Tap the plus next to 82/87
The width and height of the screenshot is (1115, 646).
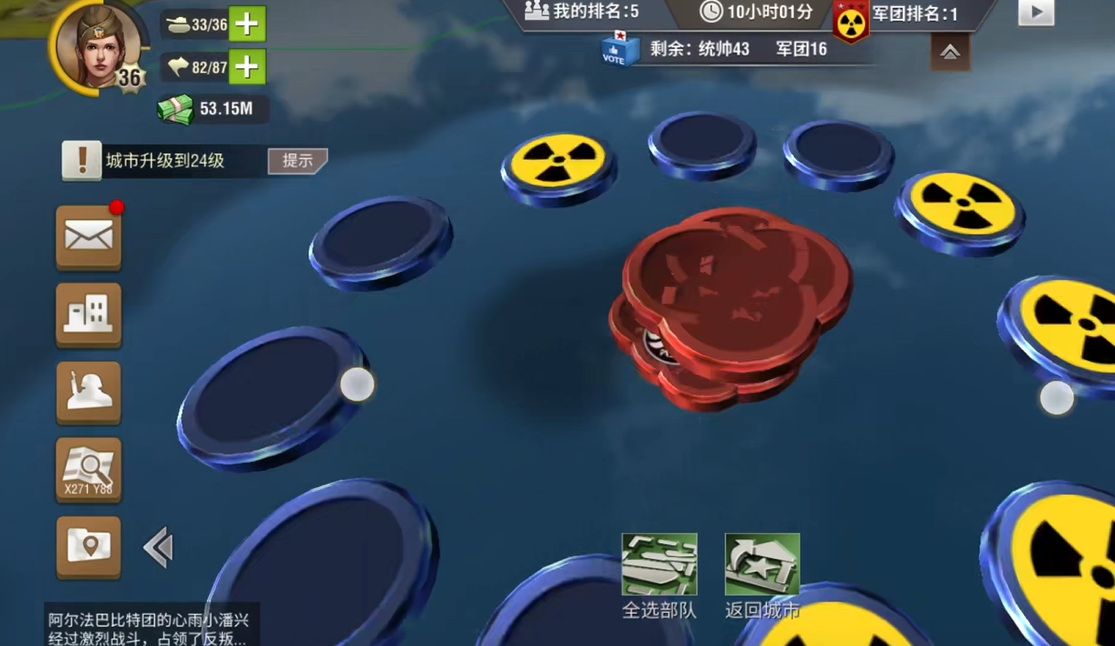(247, 67)
